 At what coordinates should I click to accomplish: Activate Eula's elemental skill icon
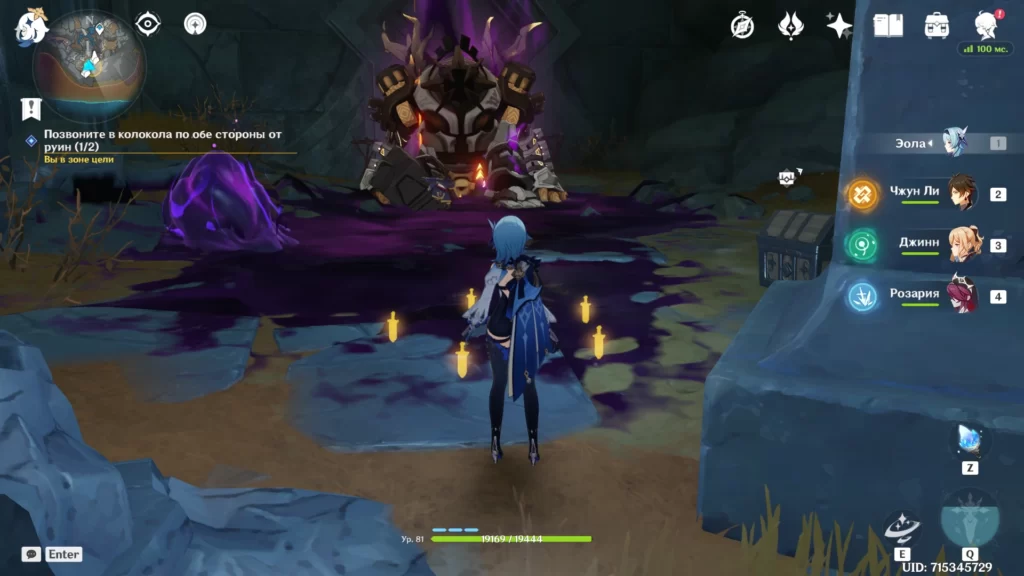click(902, 526)
